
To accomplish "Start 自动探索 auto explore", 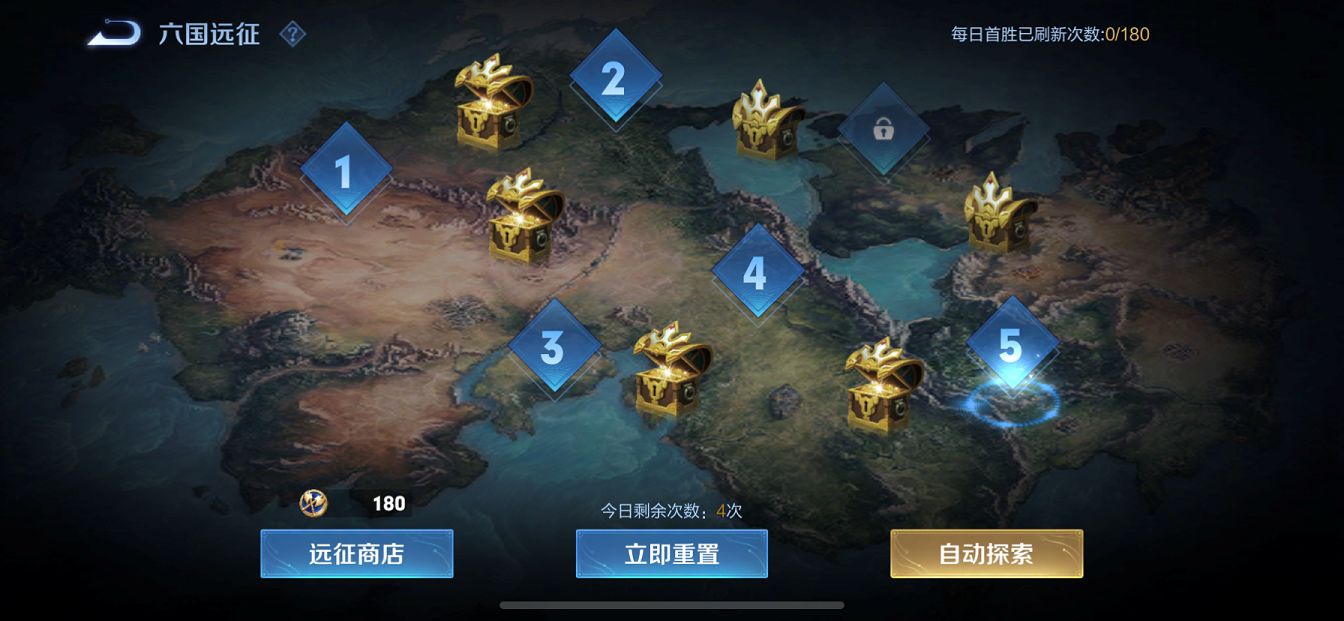I will coord(986,554).
